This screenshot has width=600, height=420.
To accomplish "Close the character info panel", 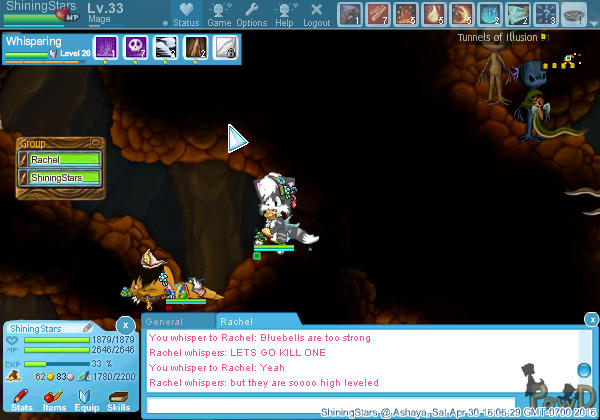I will [125, 325].
